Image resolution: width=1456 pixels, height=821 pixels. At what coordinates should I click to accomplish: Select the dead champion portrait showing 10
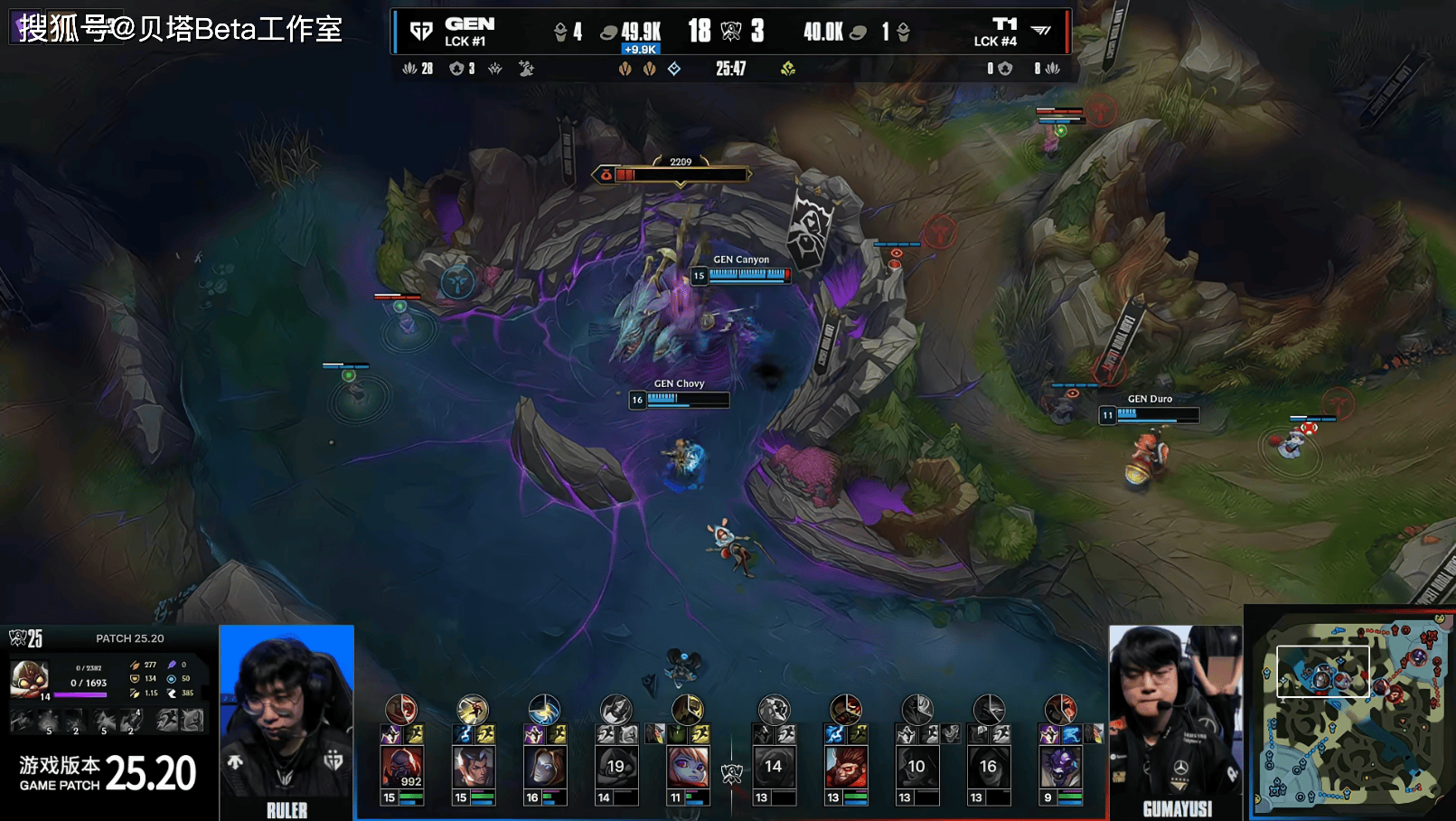click(916, 767)
